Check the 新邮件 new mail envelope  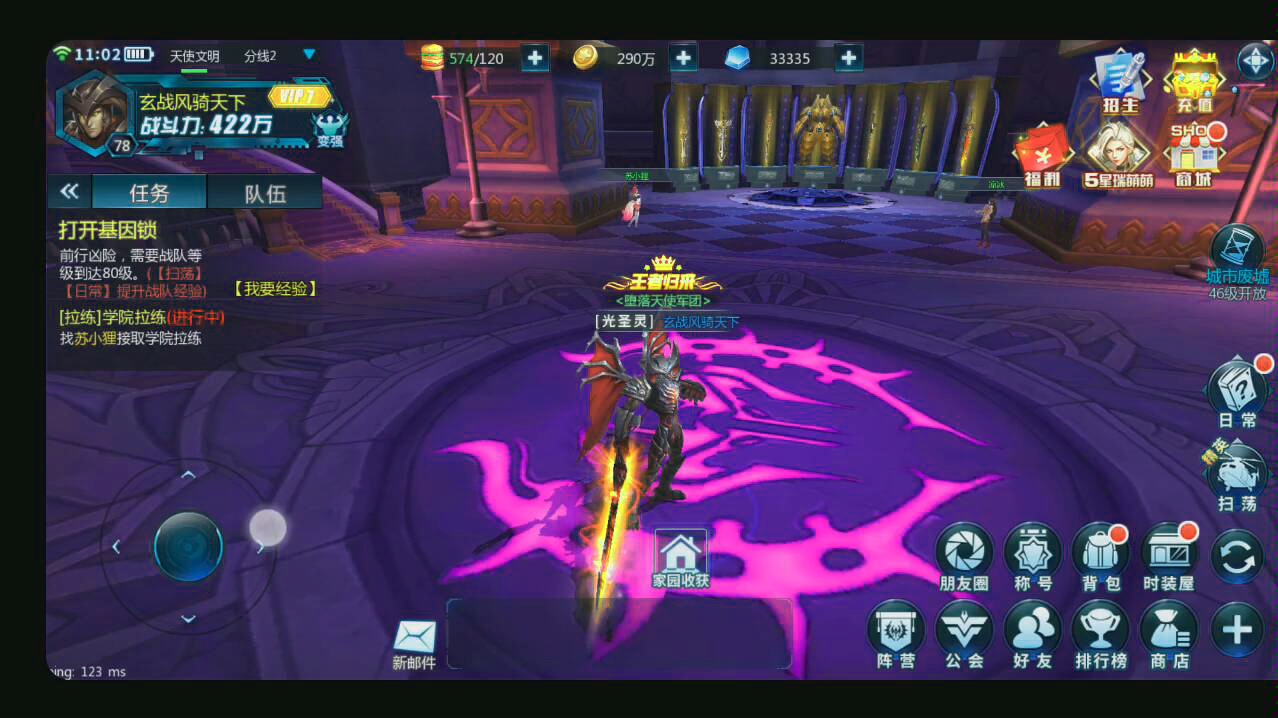tap(414, 642)
